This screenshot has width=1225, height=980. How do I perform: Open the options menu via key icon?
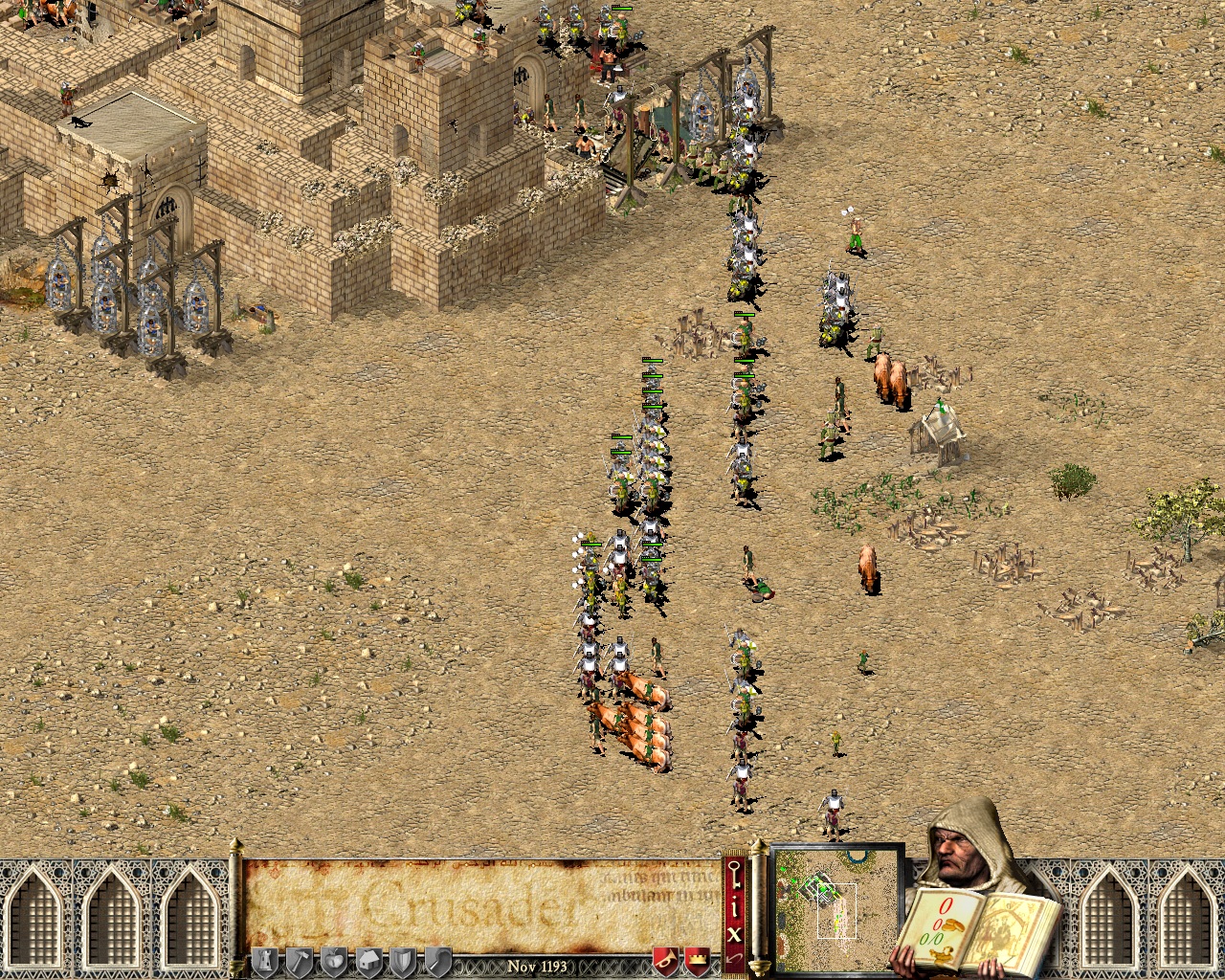tap(734, 874)
